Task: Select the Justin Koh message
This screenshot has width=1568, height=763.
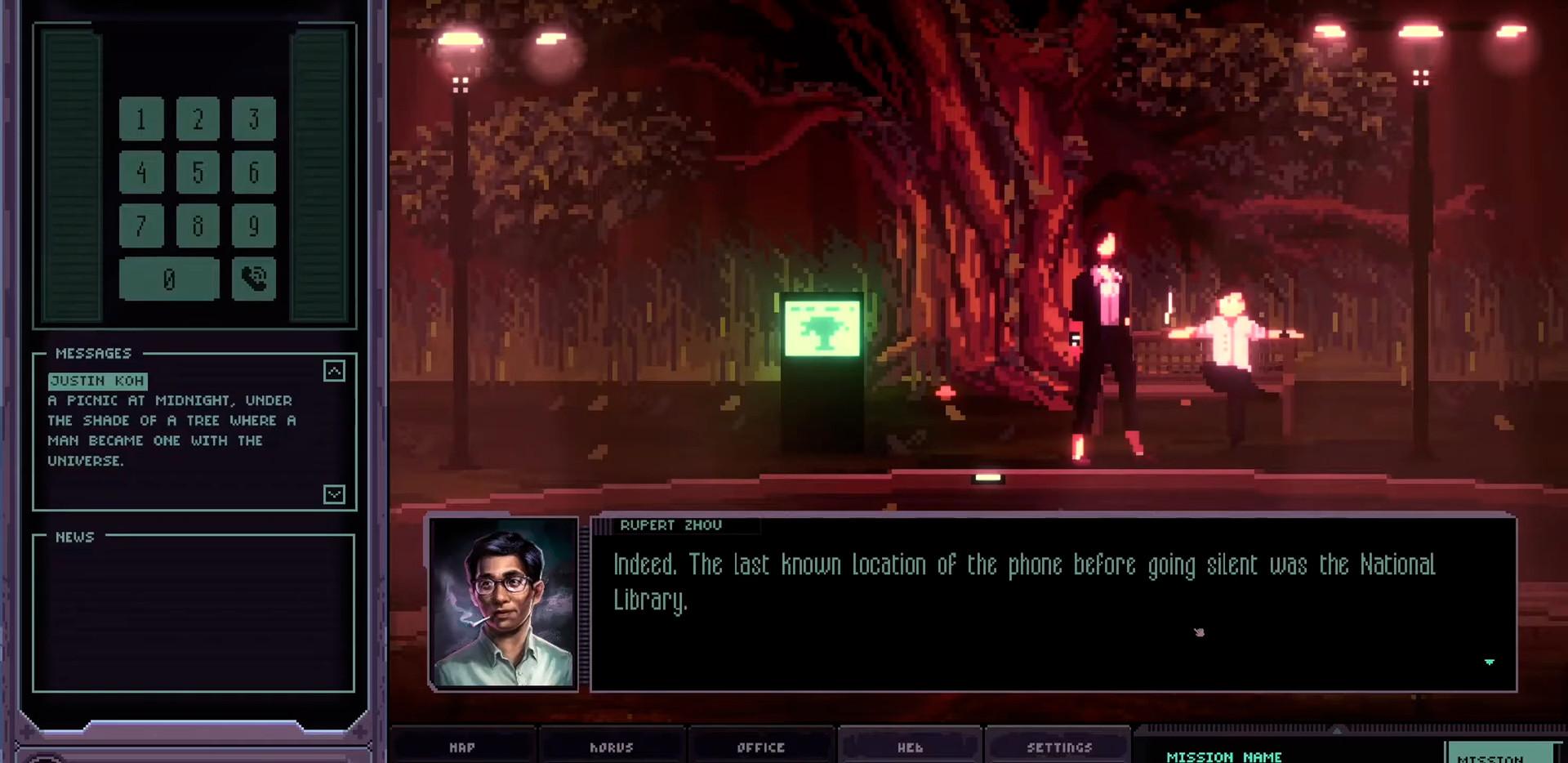Action: pyautogui.click(x=99, y=381)
